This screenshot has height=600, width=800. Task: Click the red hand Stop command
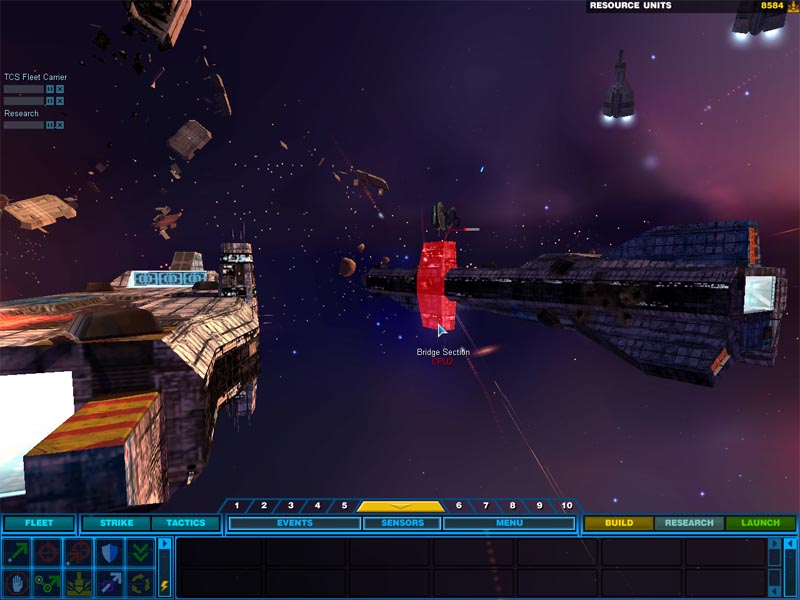(x=17, y=582)
